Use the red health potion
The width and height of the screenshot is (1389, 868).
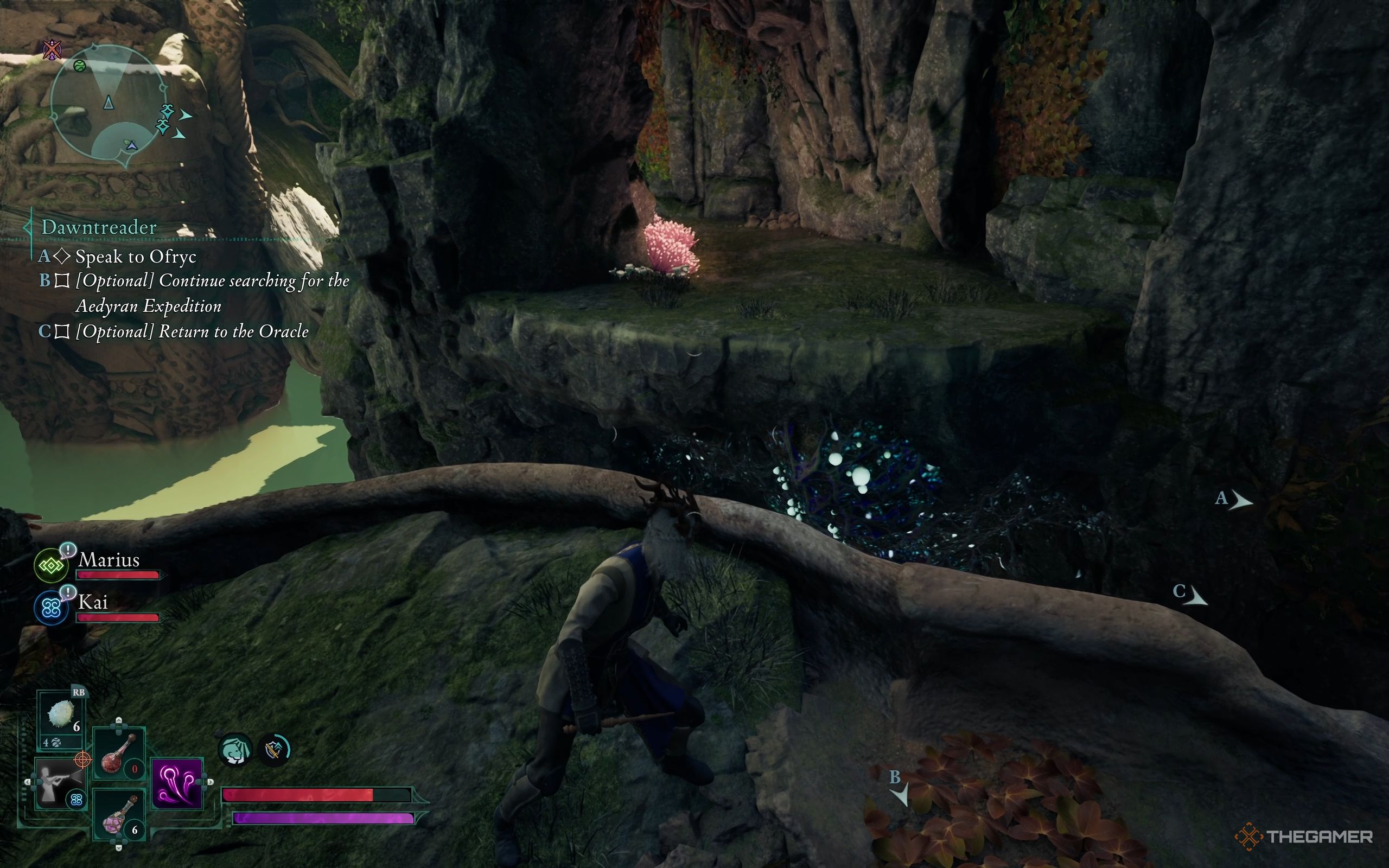coord(119,753)
